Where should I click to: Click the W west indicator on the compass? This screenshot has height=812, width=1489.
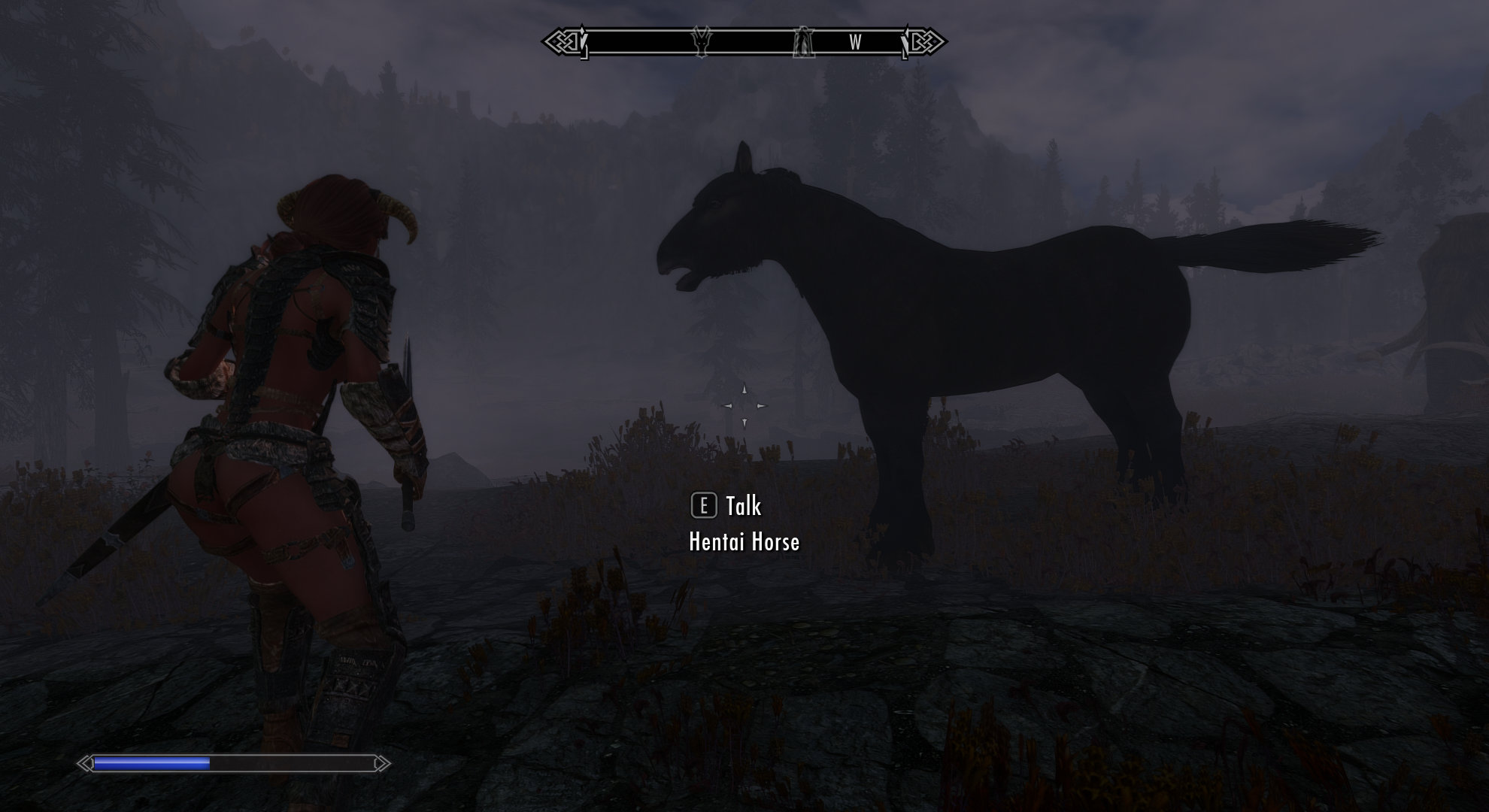click(x=855, y=43)
